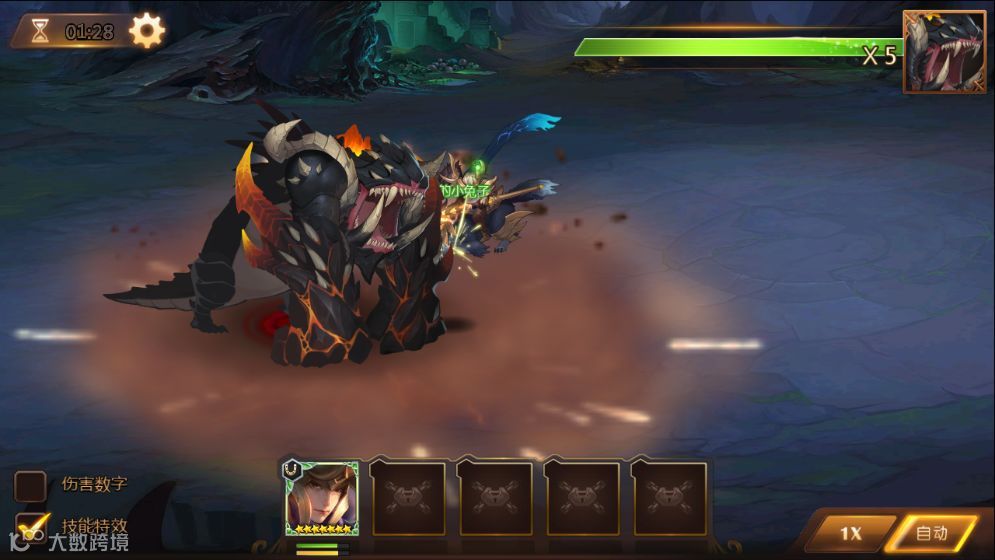Click the boss monster portrait
Image resolution: width=995 pixels, height=560 pixels.
click(944, 52)
